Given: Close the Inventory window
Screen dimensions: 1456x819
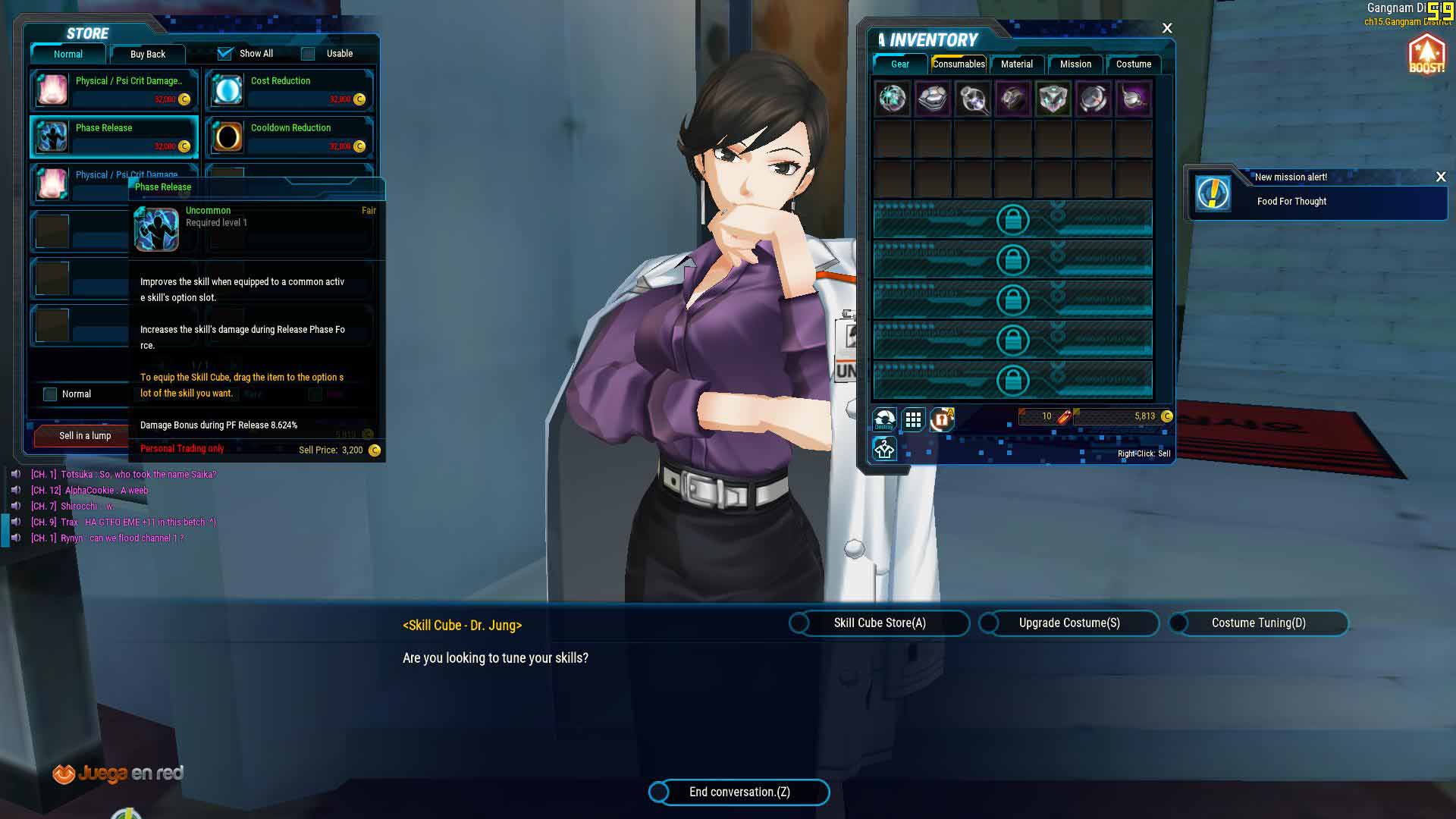Looking at the screenshot, I should (x=1167, y=29).
